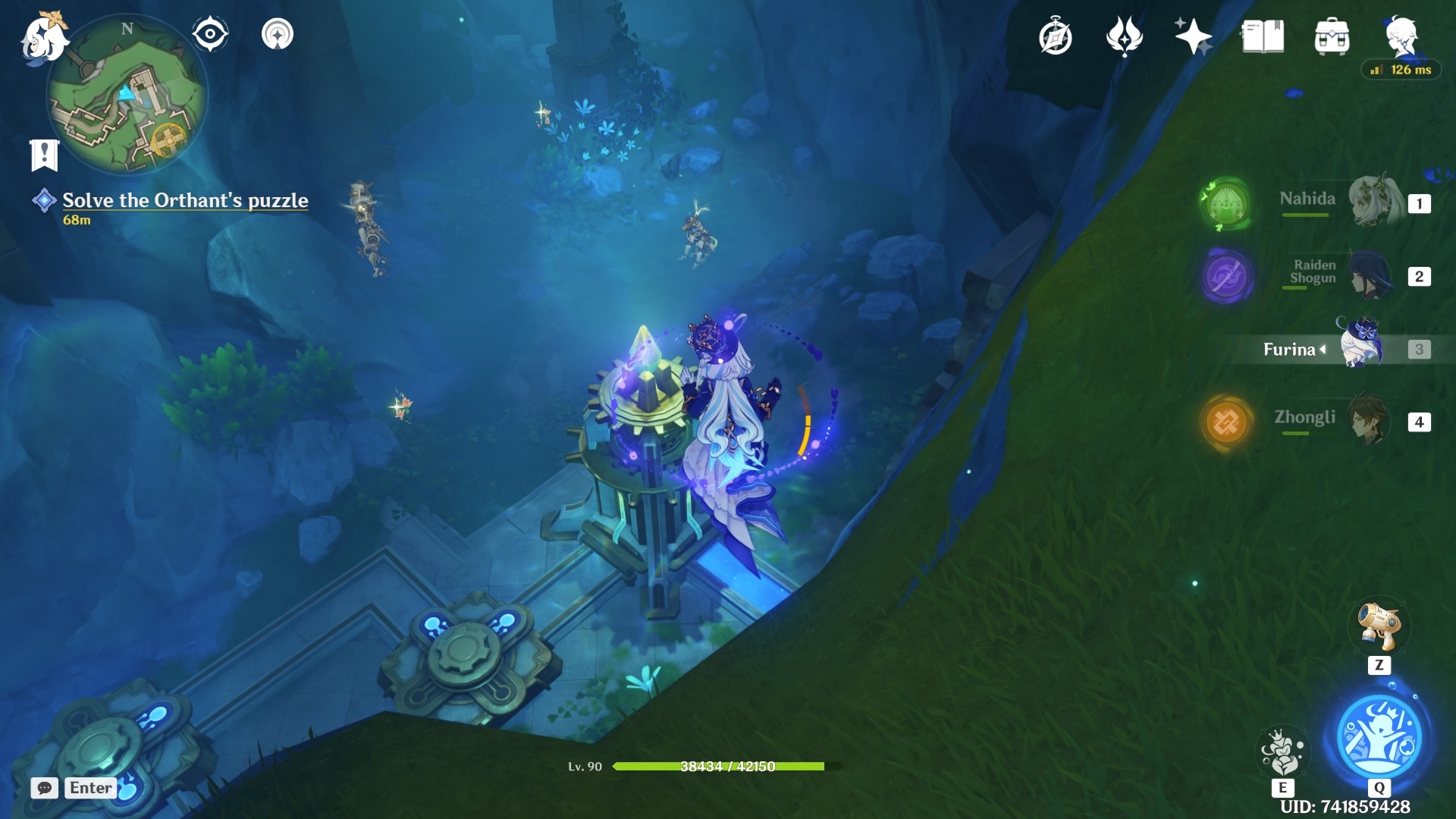Image resolution: width=1456 pixels, height=819 pixels.
Task: Toggle the elemental sight eye icon
Action: click(210, 34)
